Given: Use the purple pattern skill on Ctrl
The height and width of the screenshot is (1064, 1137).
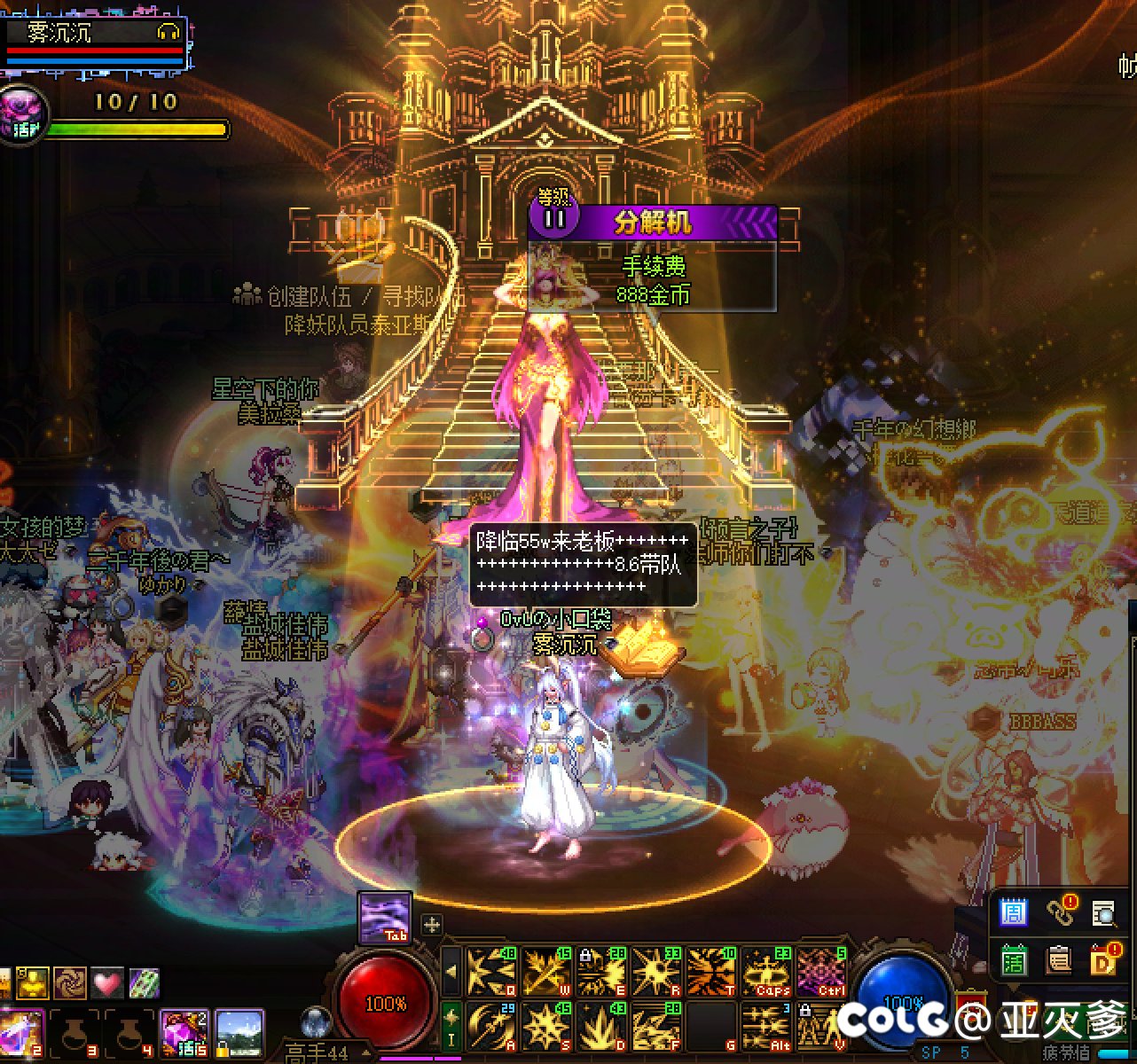Looking at the screenshot, I should pyautogui.click(x=820, y=971).
